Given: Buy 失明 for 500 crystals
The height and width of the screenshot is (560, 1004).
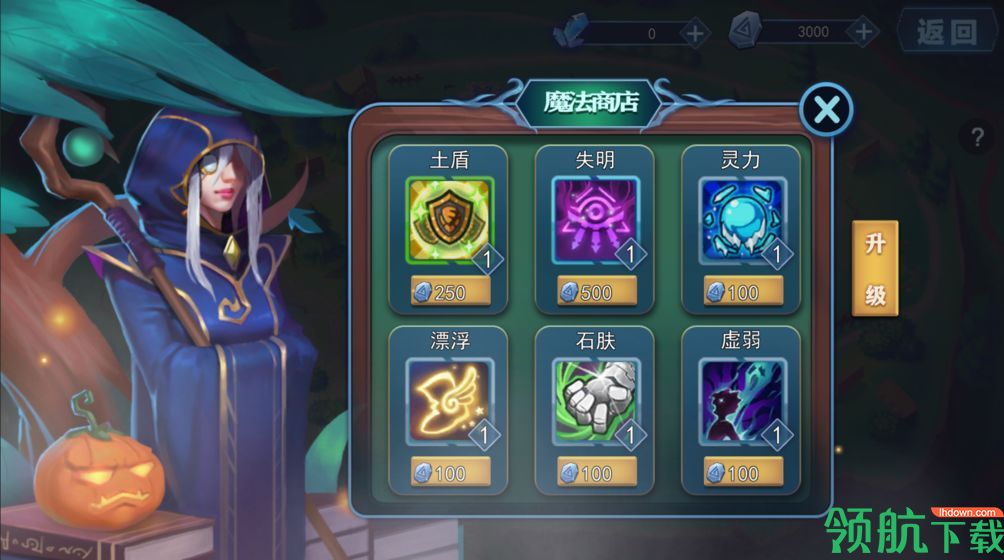Looking at the screenshot, I should tap(595, 292).
